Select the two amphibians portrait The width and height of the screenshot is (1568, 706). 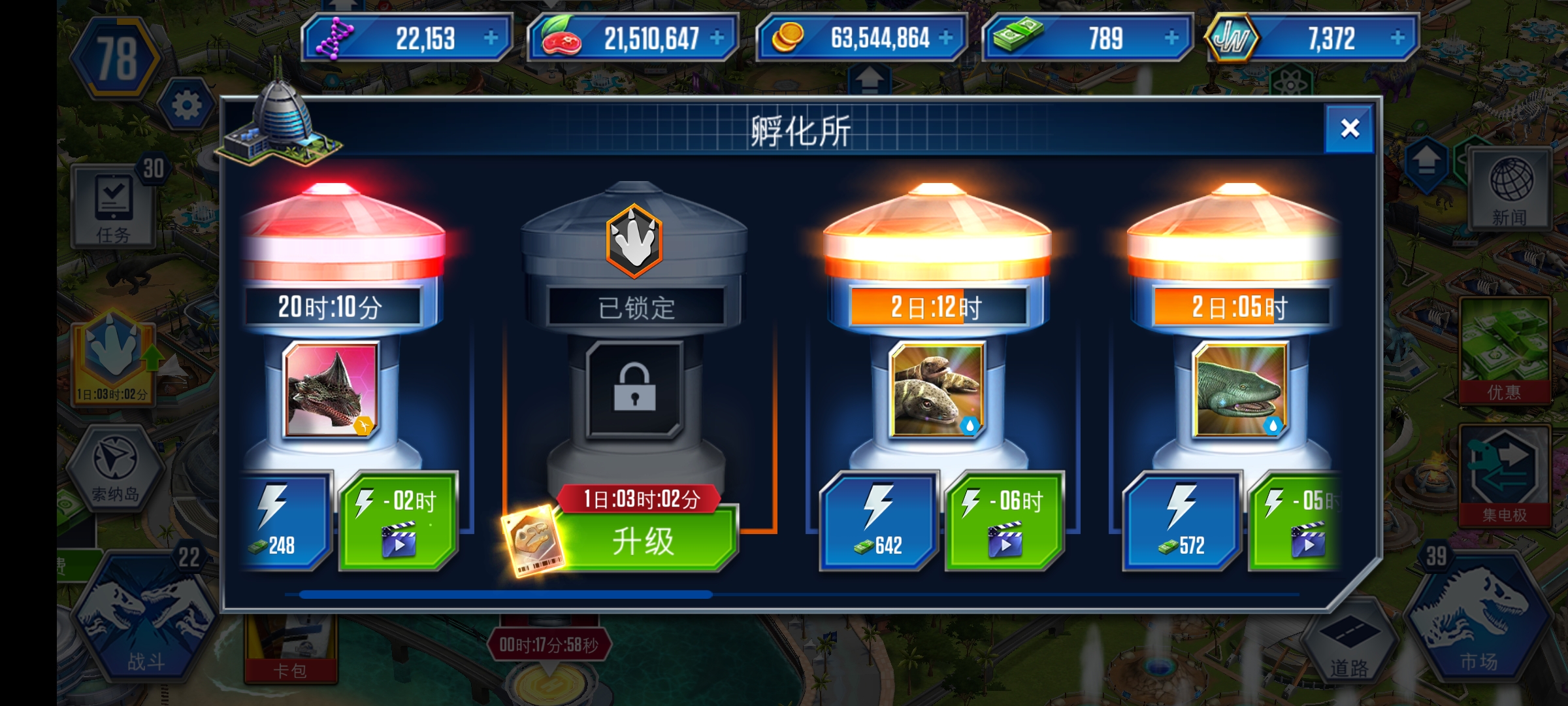click(937, 390)
